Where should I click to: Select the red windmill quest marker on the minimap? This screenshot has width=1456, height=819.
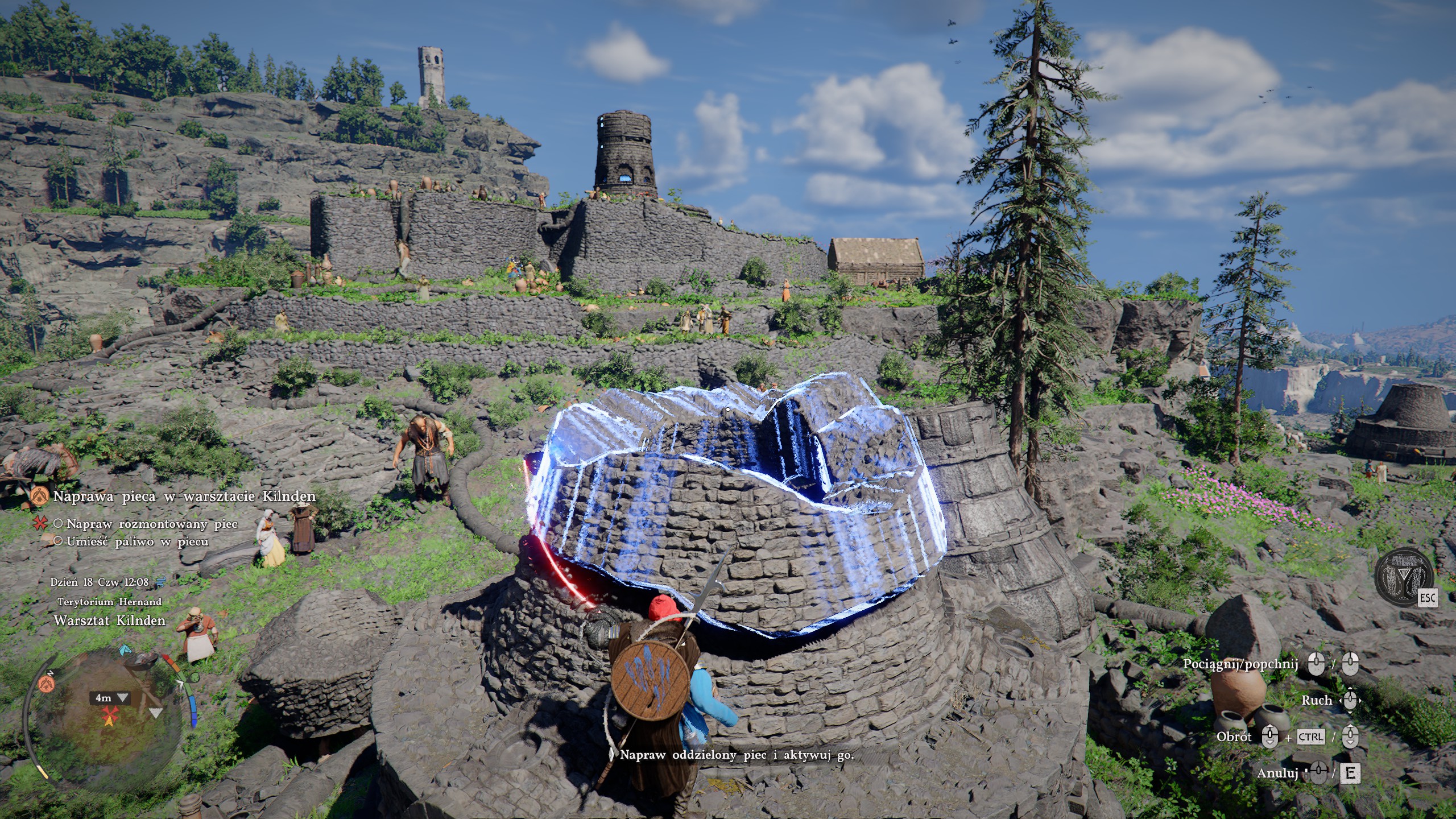point(111,714)
